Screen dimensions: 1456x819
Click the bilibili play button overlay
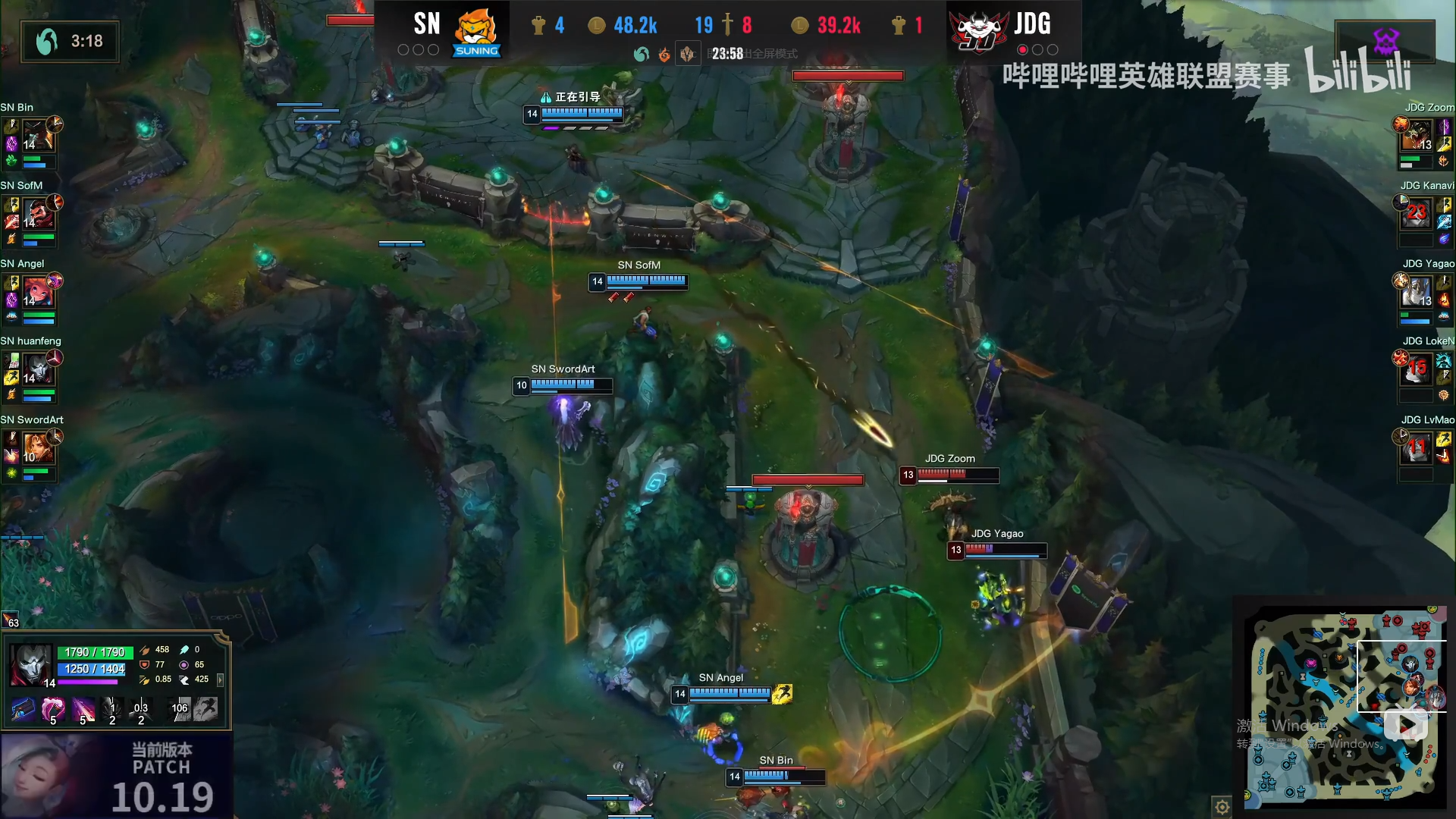coord(1405,726)
